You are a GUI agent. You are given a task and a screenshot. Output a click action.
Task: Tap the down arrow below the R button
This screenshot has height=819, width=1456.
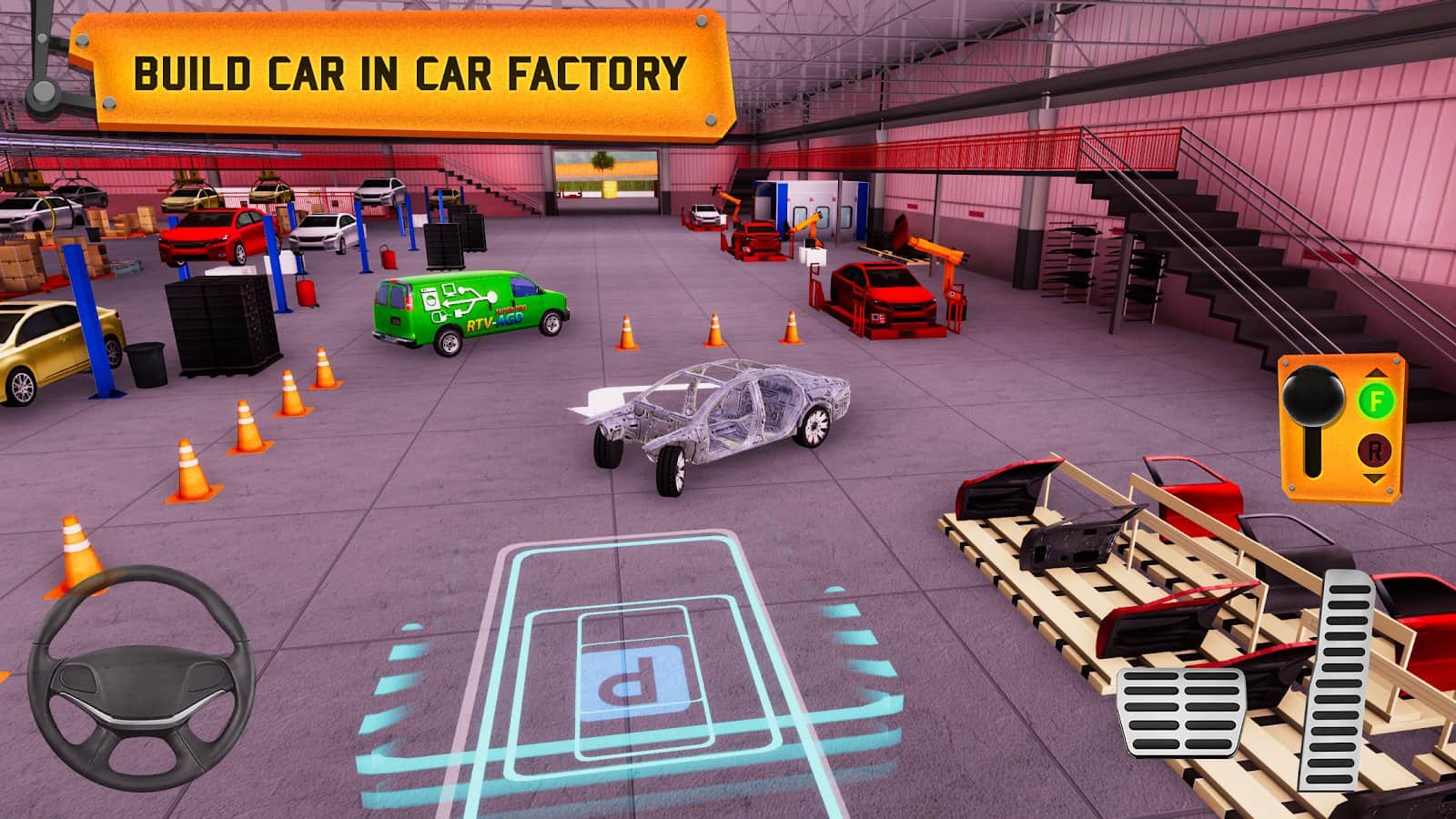click(x=1374, y=478)
